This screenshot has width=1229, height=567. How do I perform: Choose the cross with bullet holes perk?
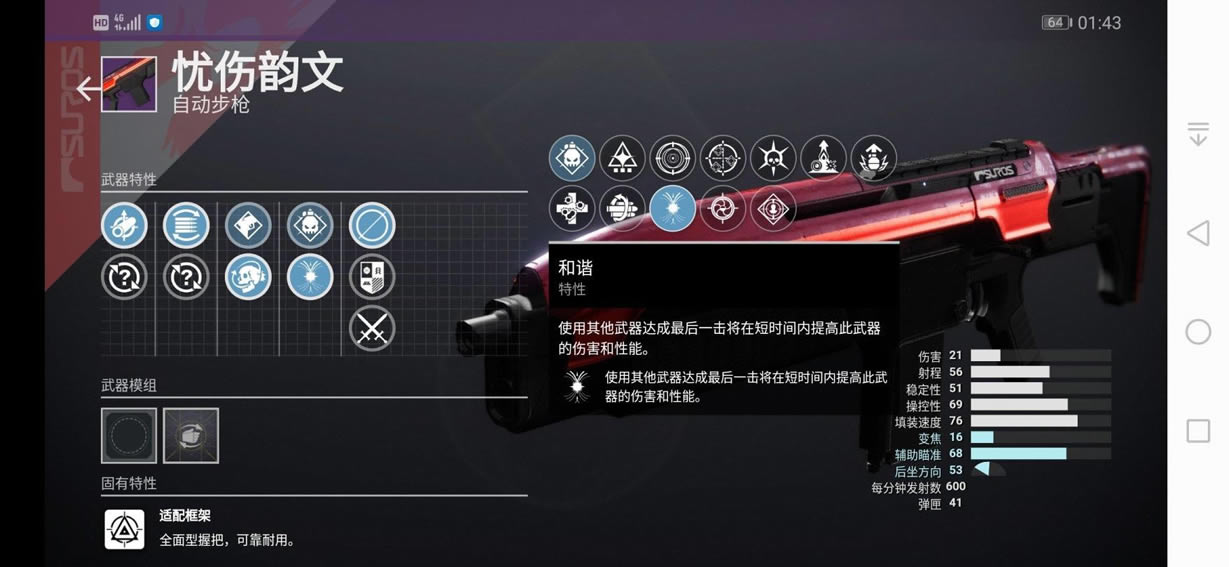pyautogui.click(x=572, y=208)
